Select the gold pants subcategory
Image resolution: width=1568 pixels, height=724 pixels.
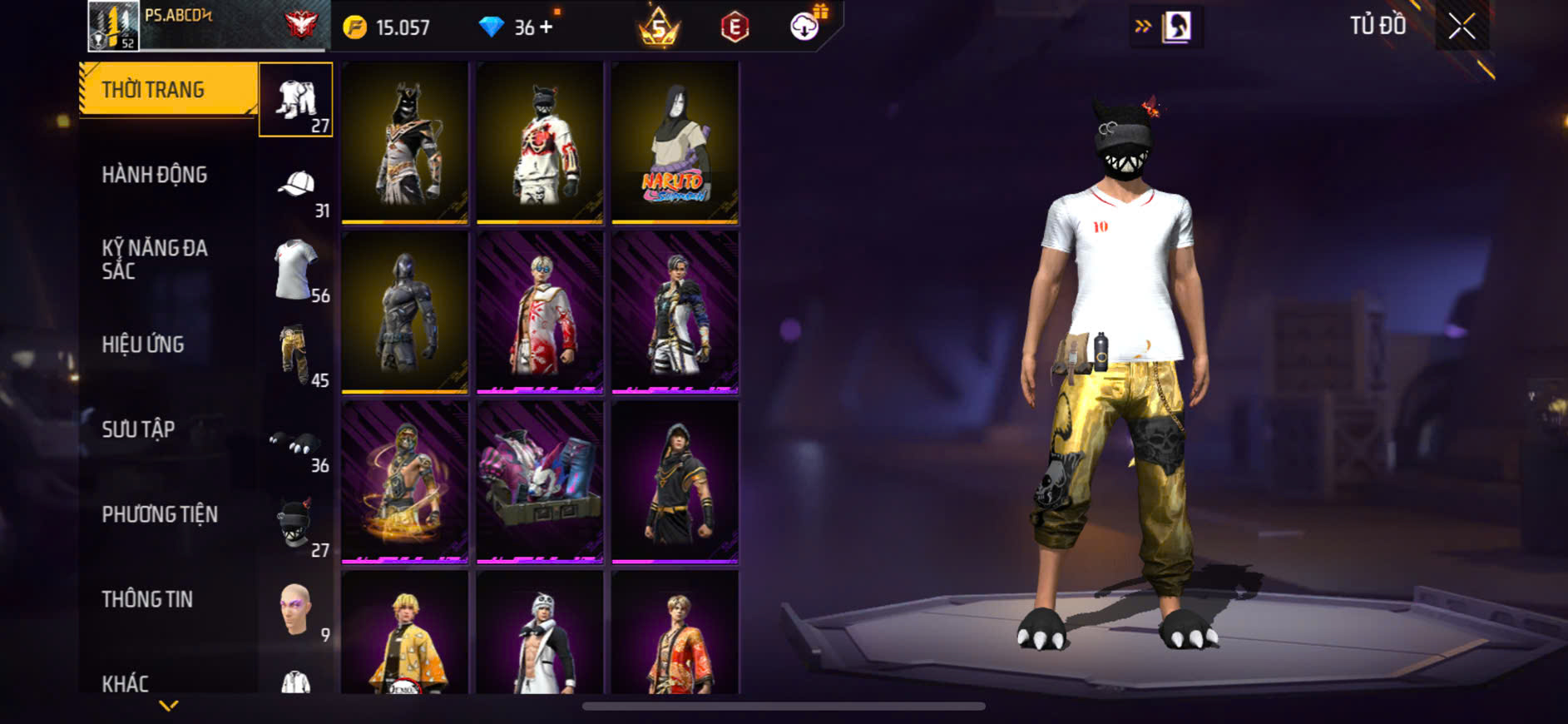coord(296,355)
